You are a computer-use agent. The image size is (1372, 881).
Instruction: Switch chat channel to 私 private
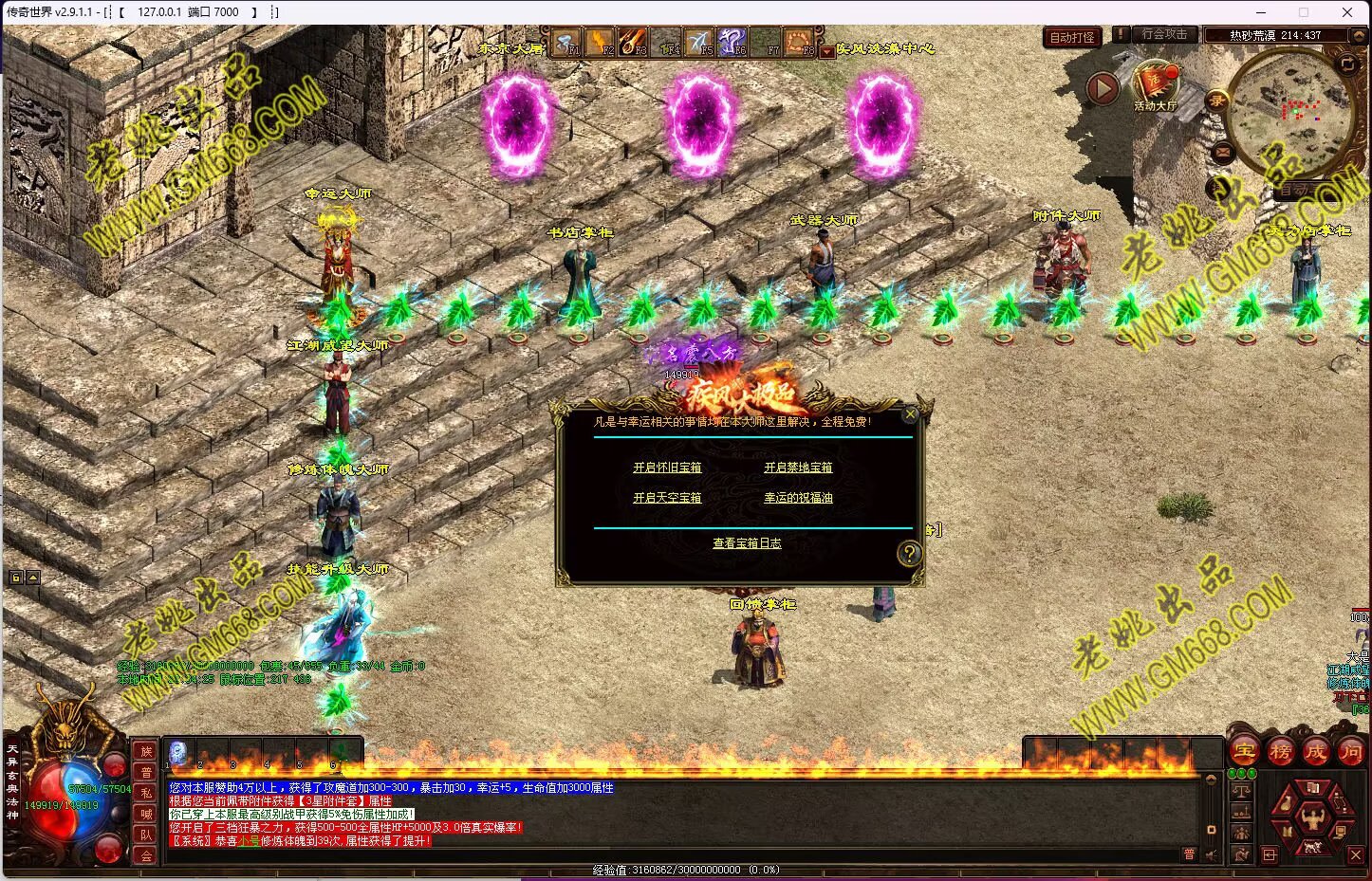tap(146, 793)
